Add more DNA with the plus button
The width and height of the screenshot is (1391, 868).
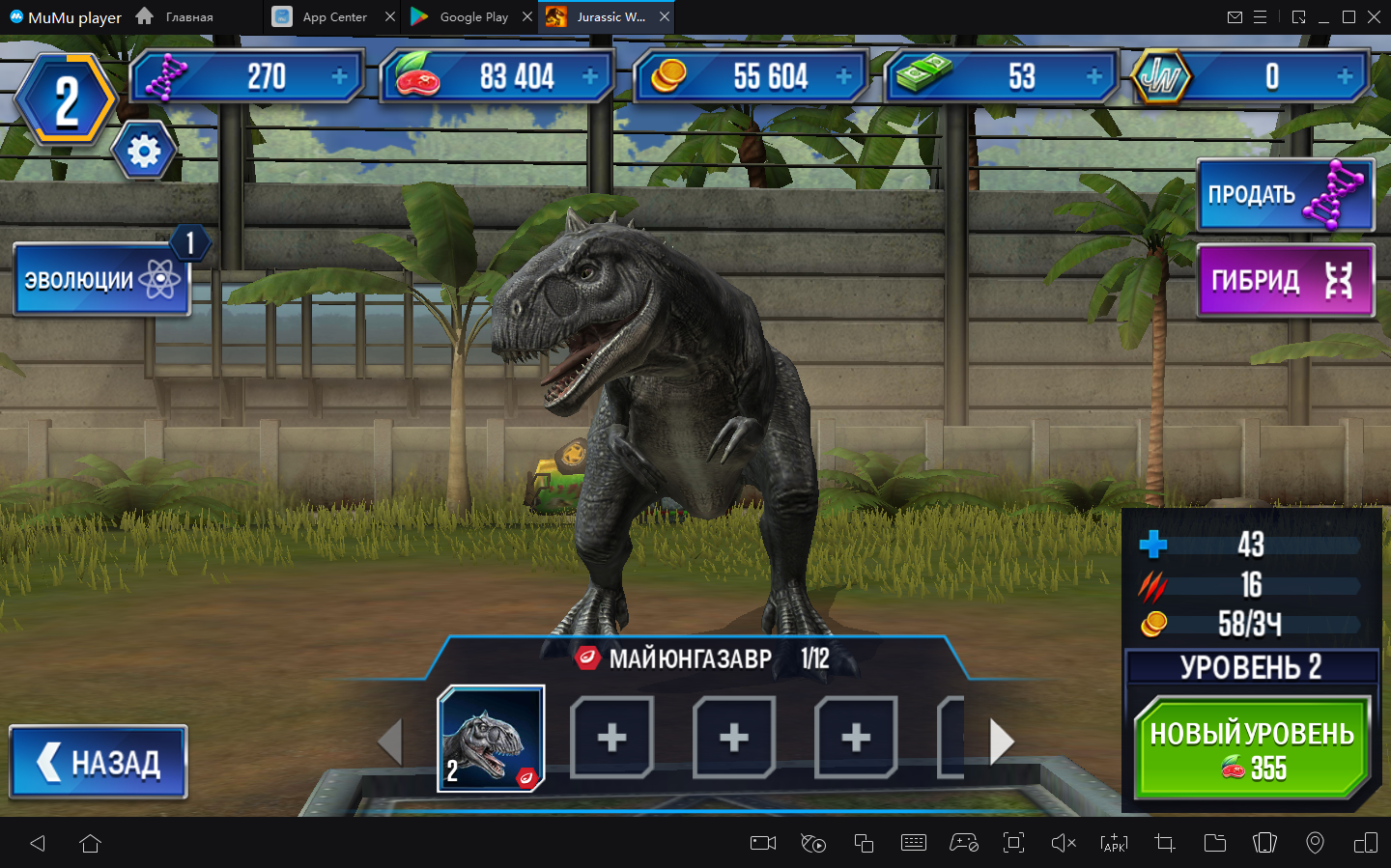click(x=340, y=76)
